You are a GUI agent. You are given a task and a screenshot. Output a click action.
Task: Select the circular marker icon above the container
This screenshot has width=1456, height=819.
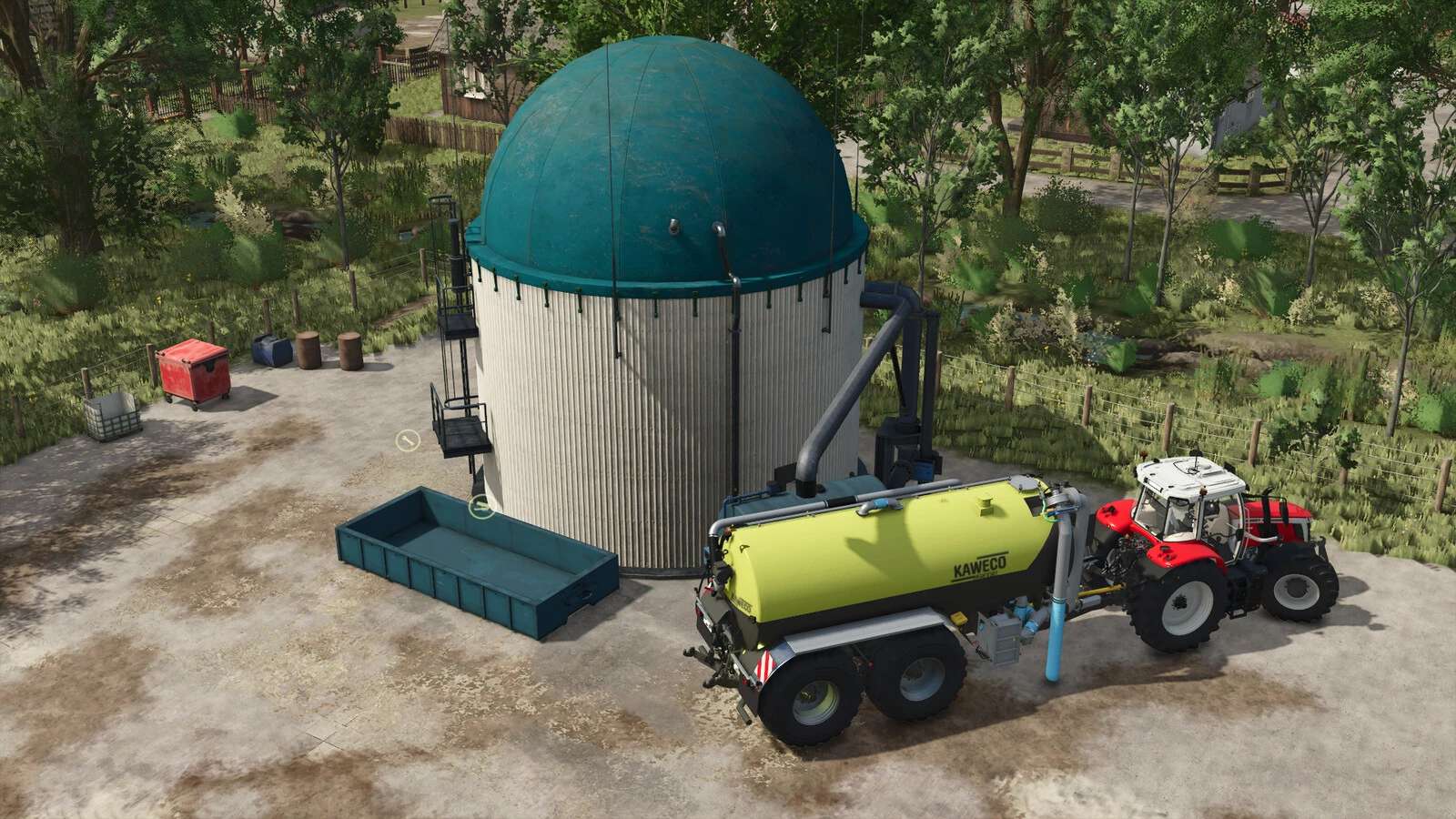[x=480, y=507]
